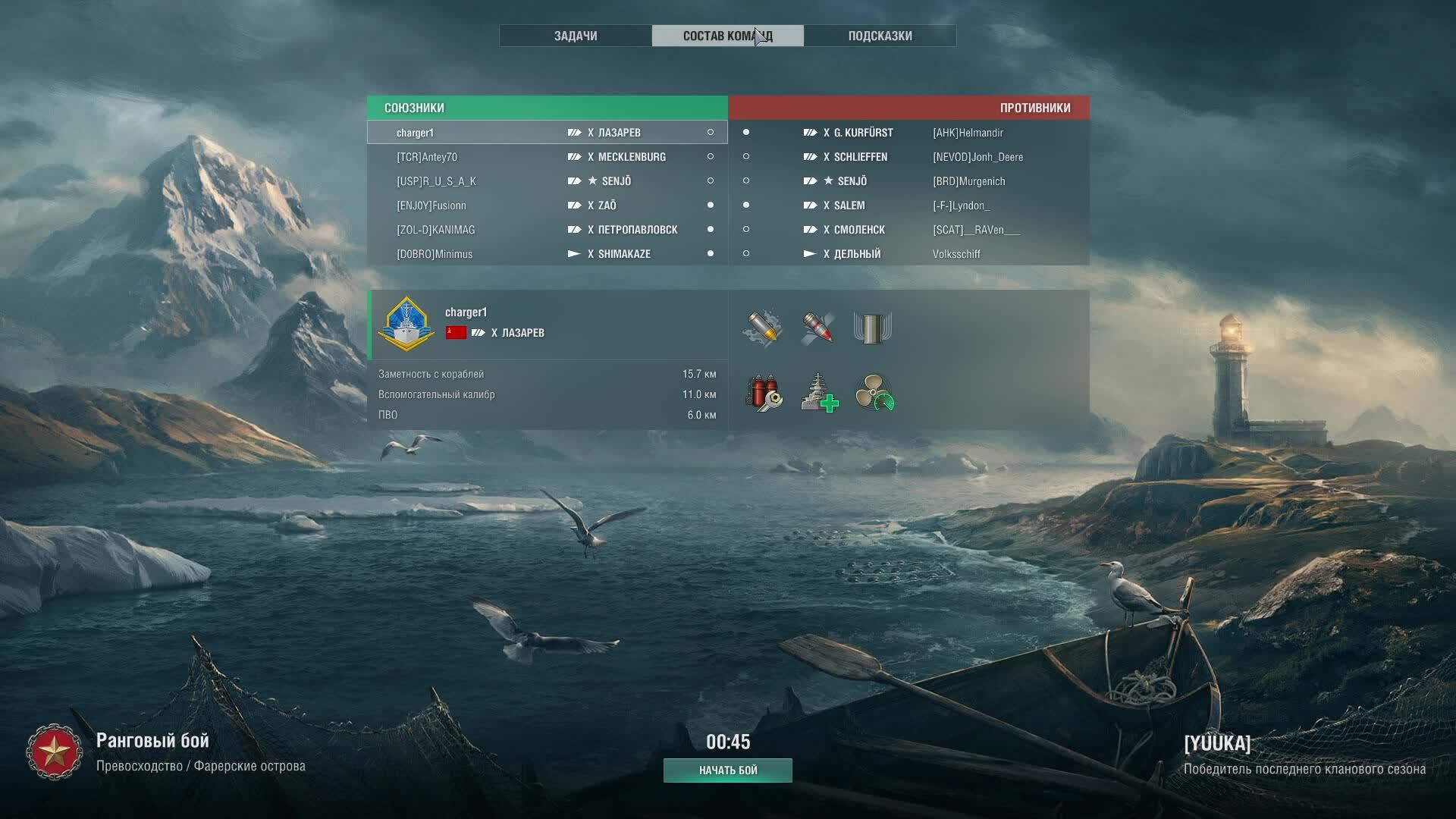Open the Состав команд tab
The width and height of the screenshot is (1456, 819).
(727, 36)
